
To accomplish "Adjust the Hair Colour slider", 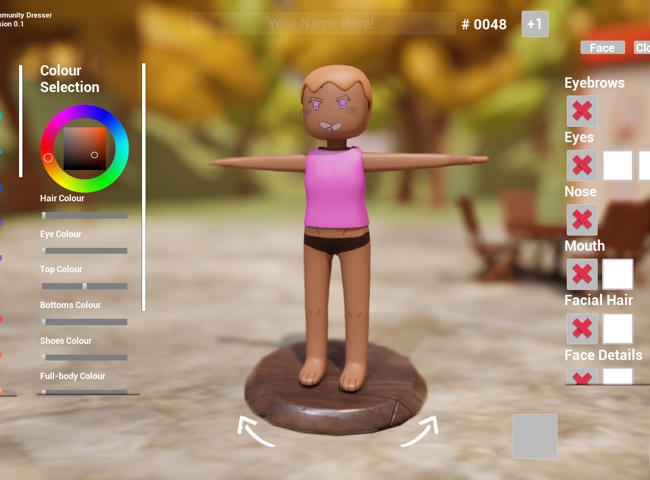I will [84, 215].
